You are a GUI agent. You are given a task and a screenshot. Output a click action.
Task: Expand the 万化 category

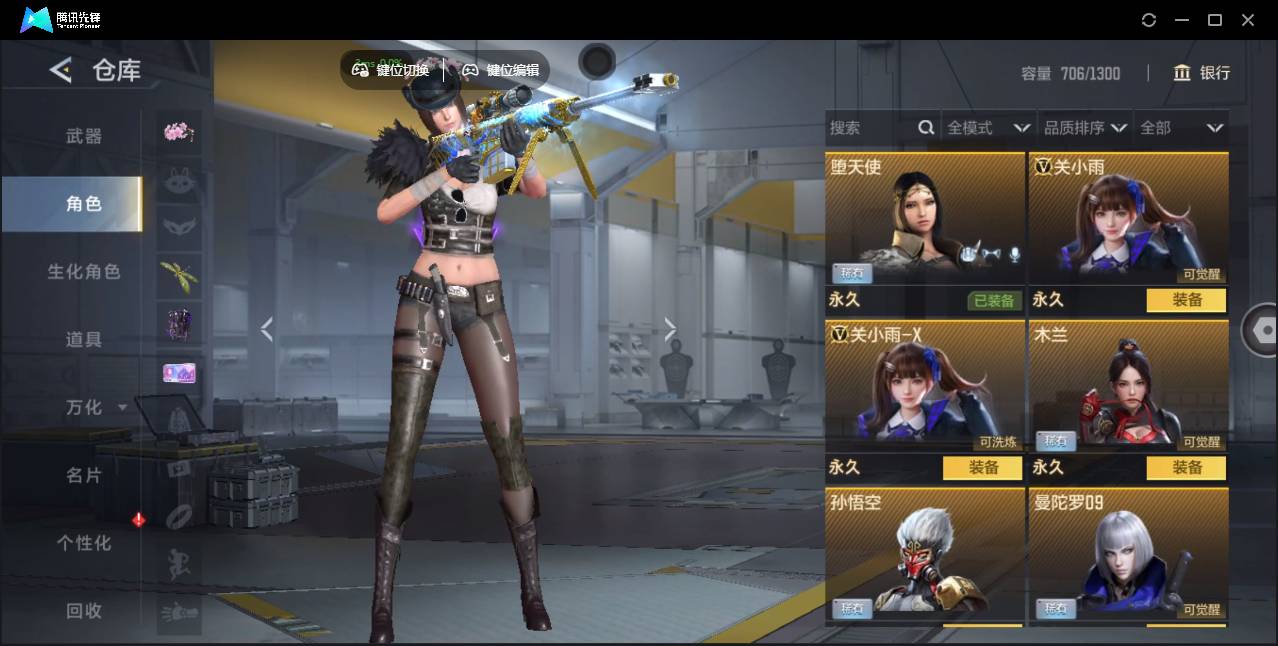[95, 408]
